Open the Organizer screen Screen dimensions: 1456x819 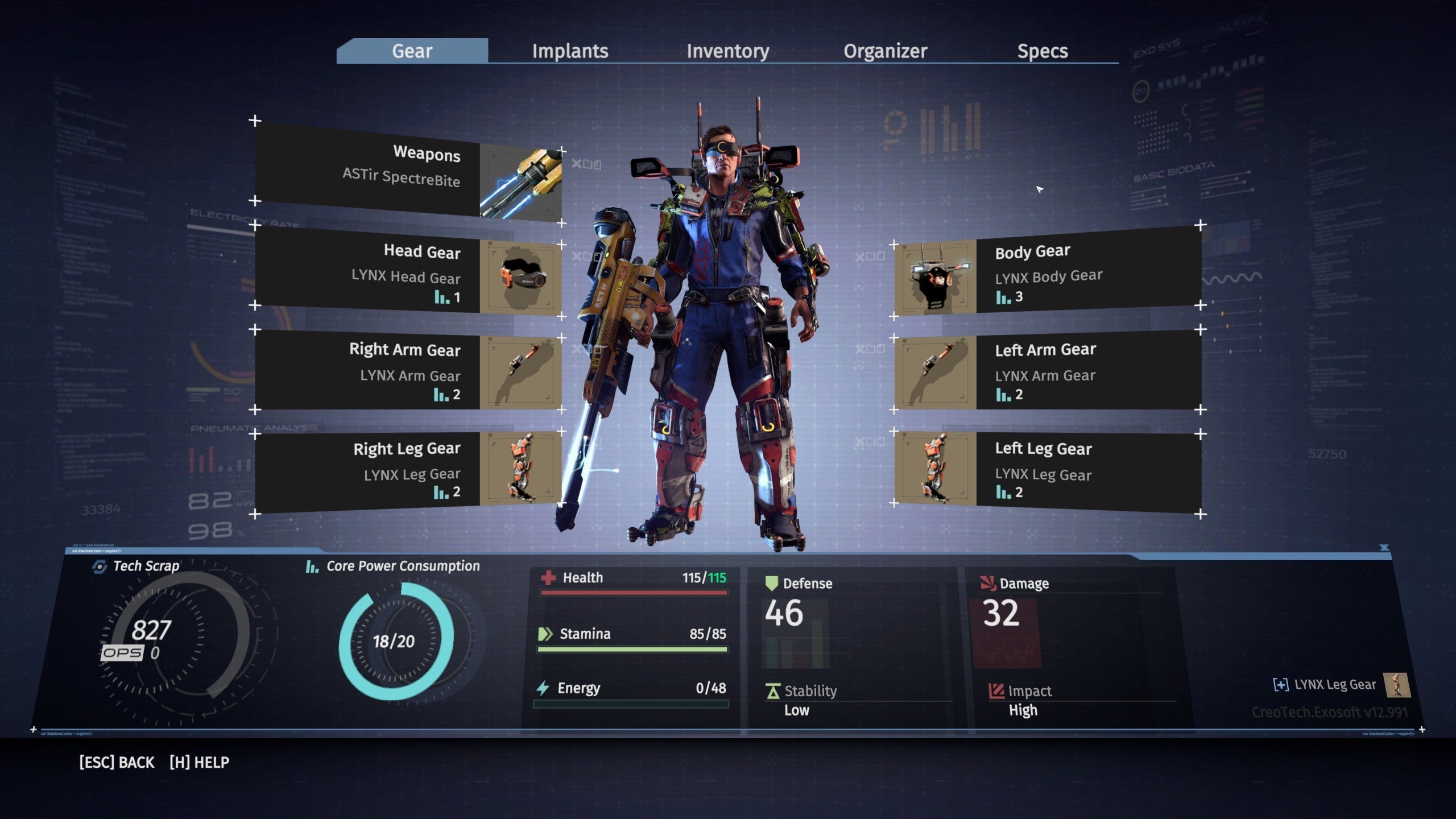tap(886, 51)
